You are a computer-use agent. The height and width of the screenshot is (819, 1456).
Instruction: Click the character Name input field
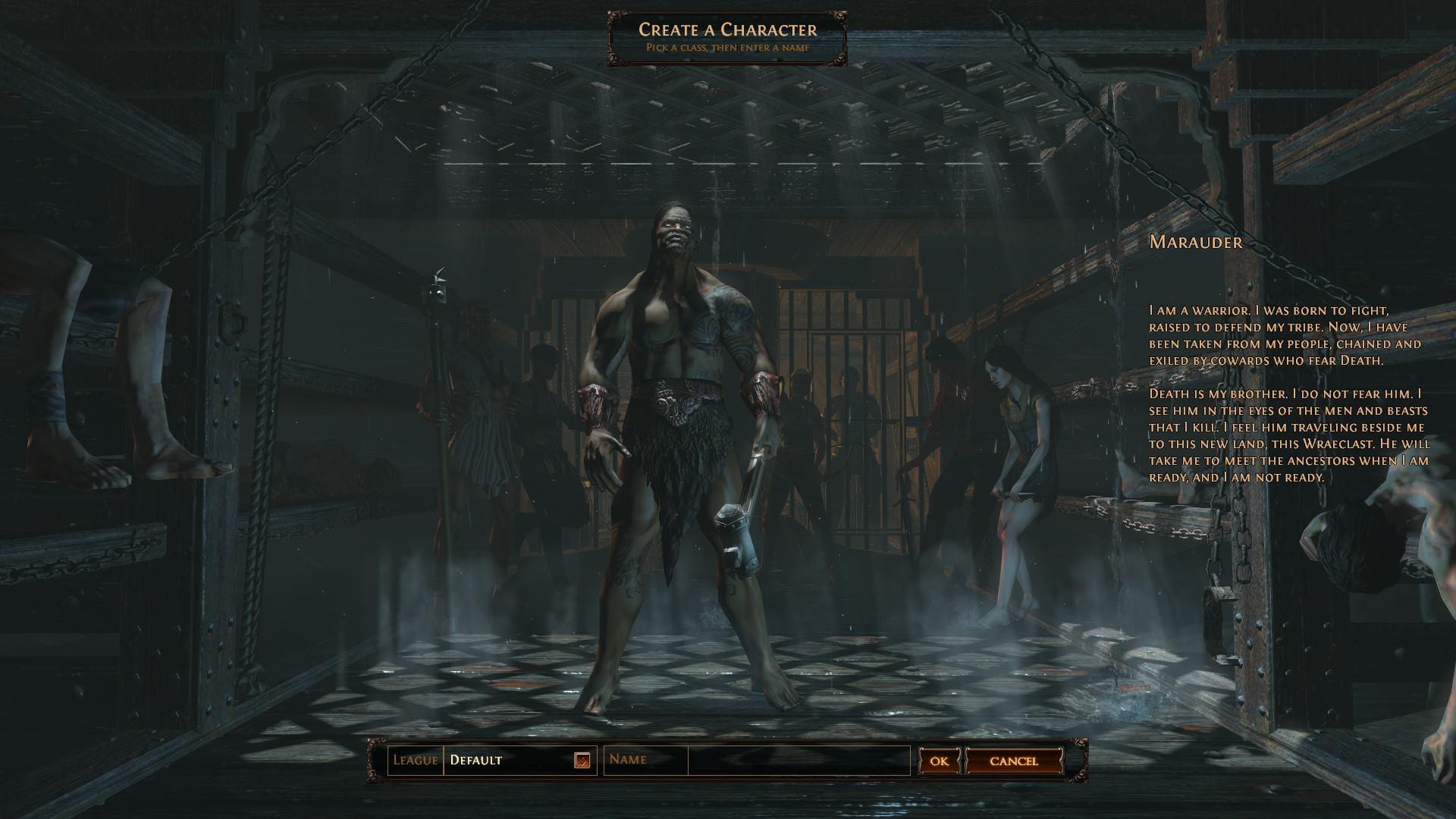tap(798, 760)
